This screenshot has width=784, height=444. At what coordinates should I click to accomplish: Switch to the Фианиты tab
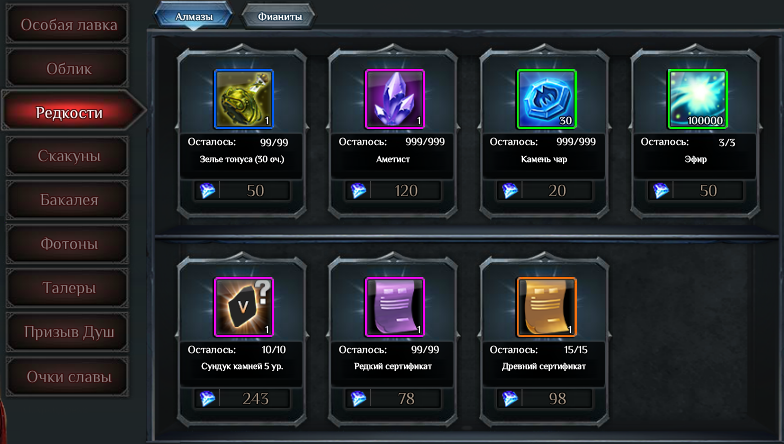click(278, 15)
